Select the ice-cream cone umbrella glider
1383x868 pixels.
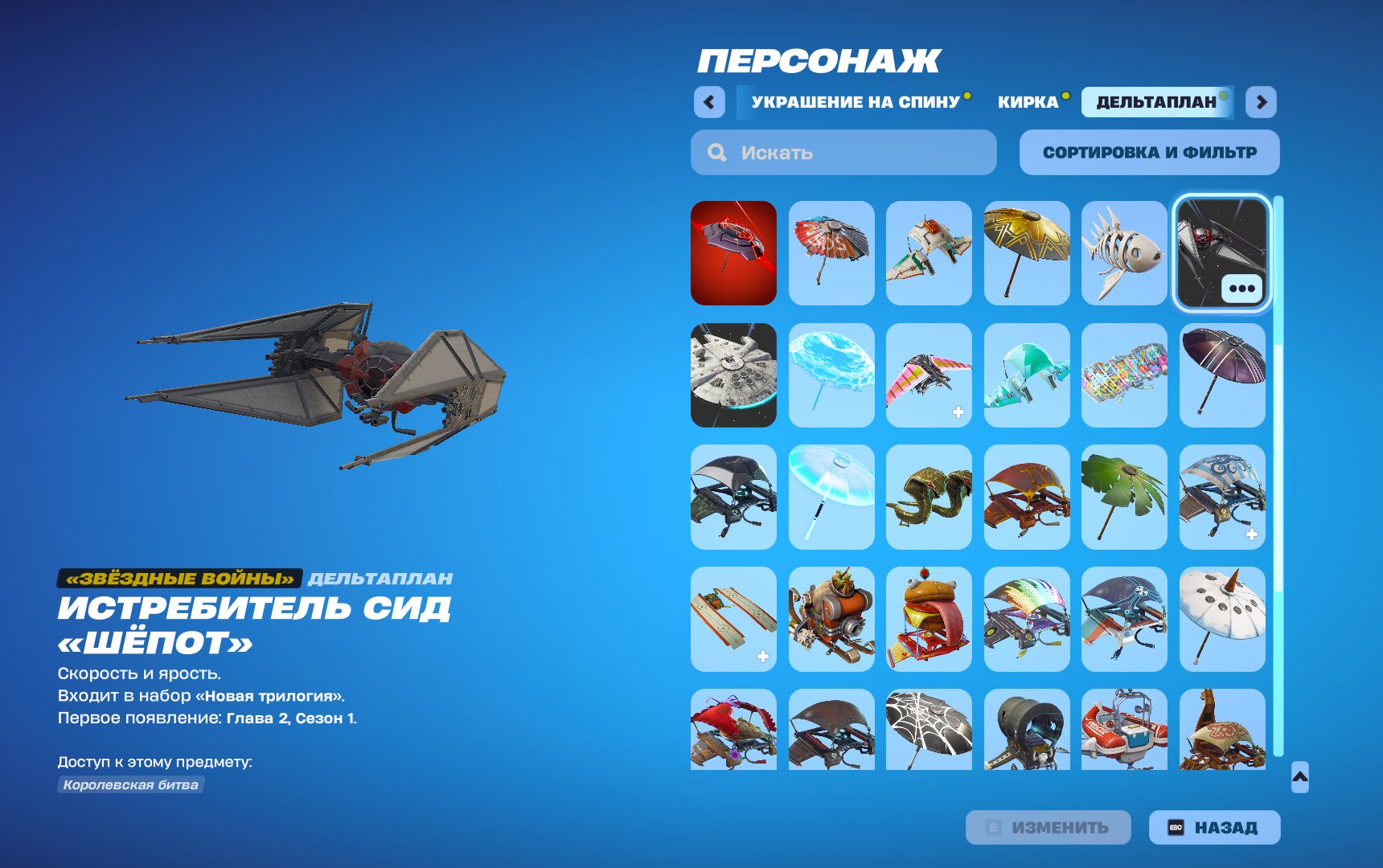[x=1221, y=617]
